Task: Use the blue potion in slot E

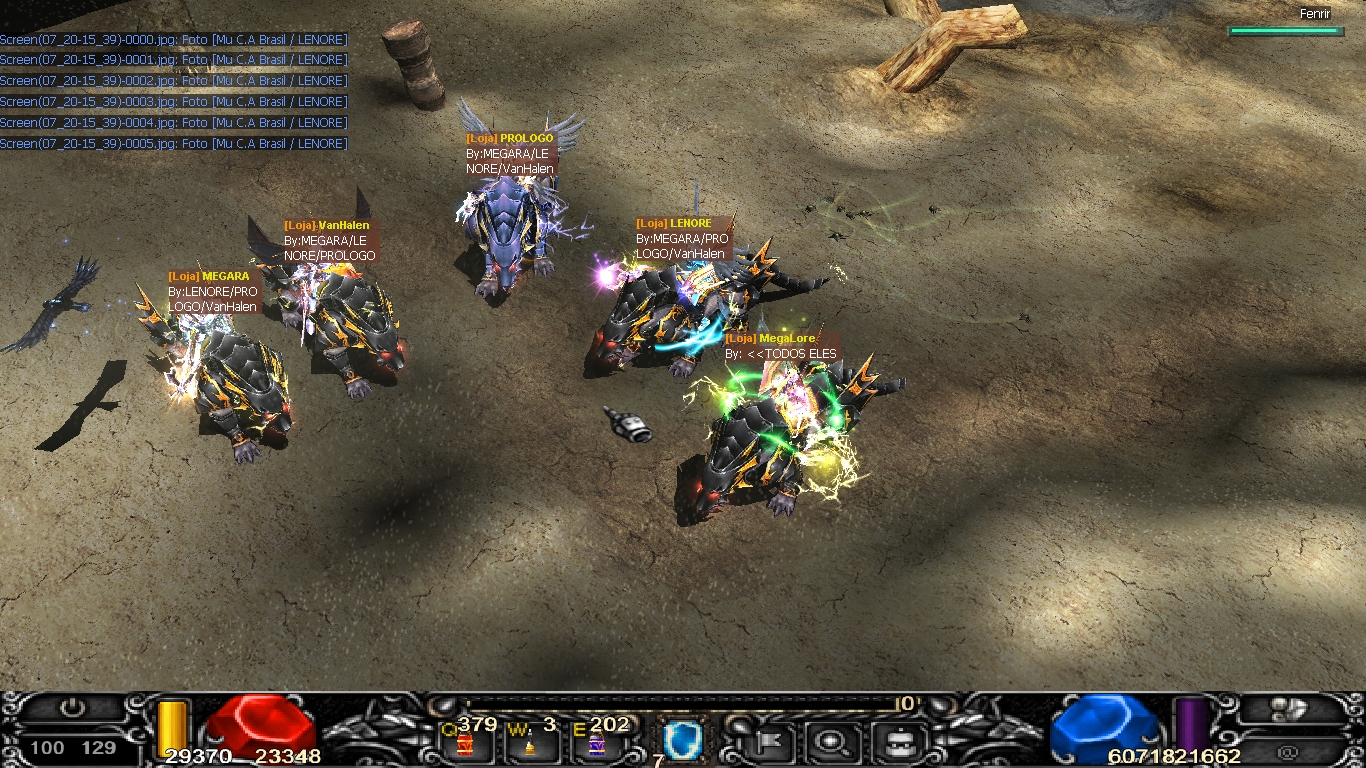Action: 597,745
